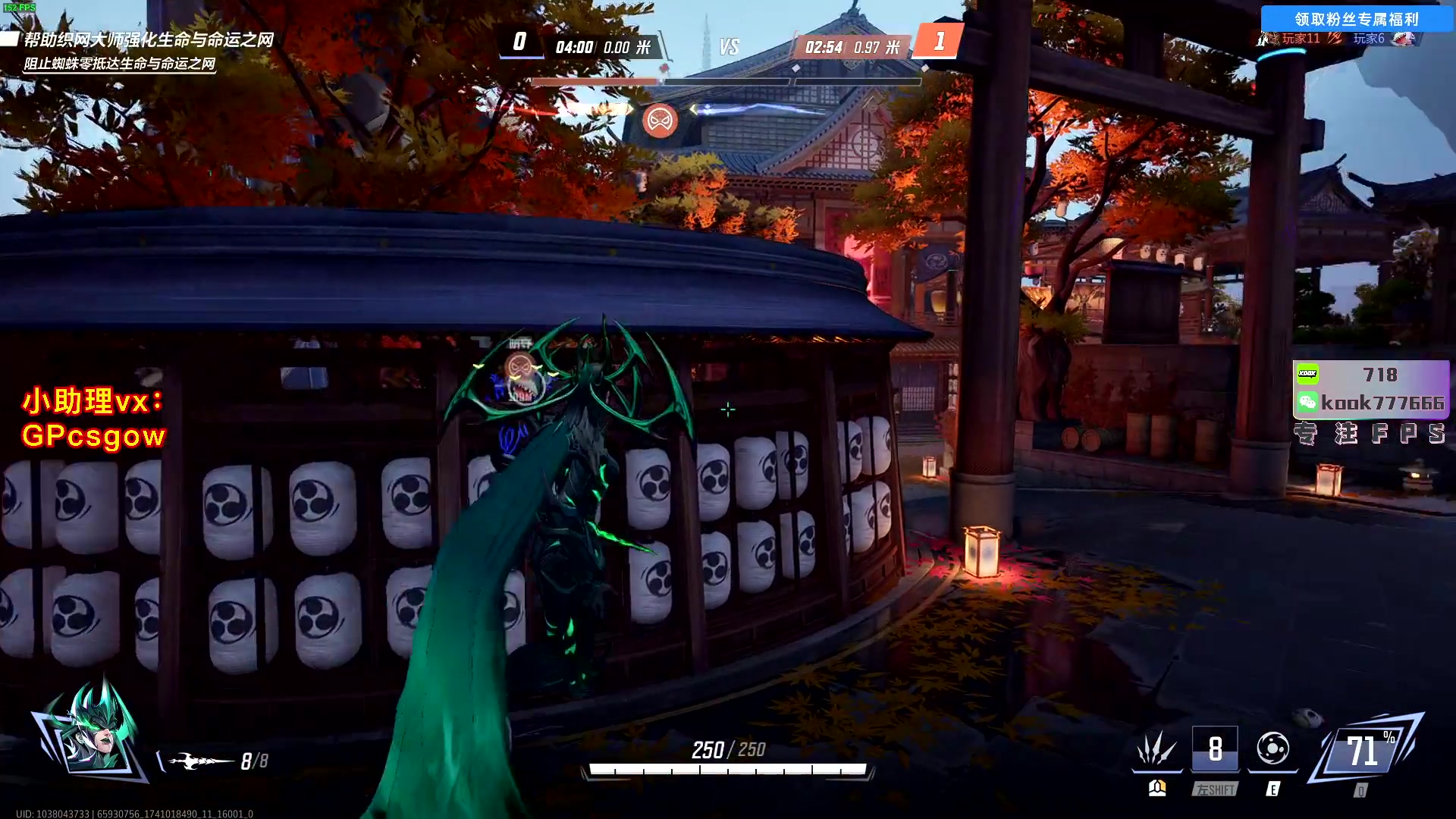Trigger the ultimate ability charge icon
1456x819 pixels.
[x=1363, y=752]
